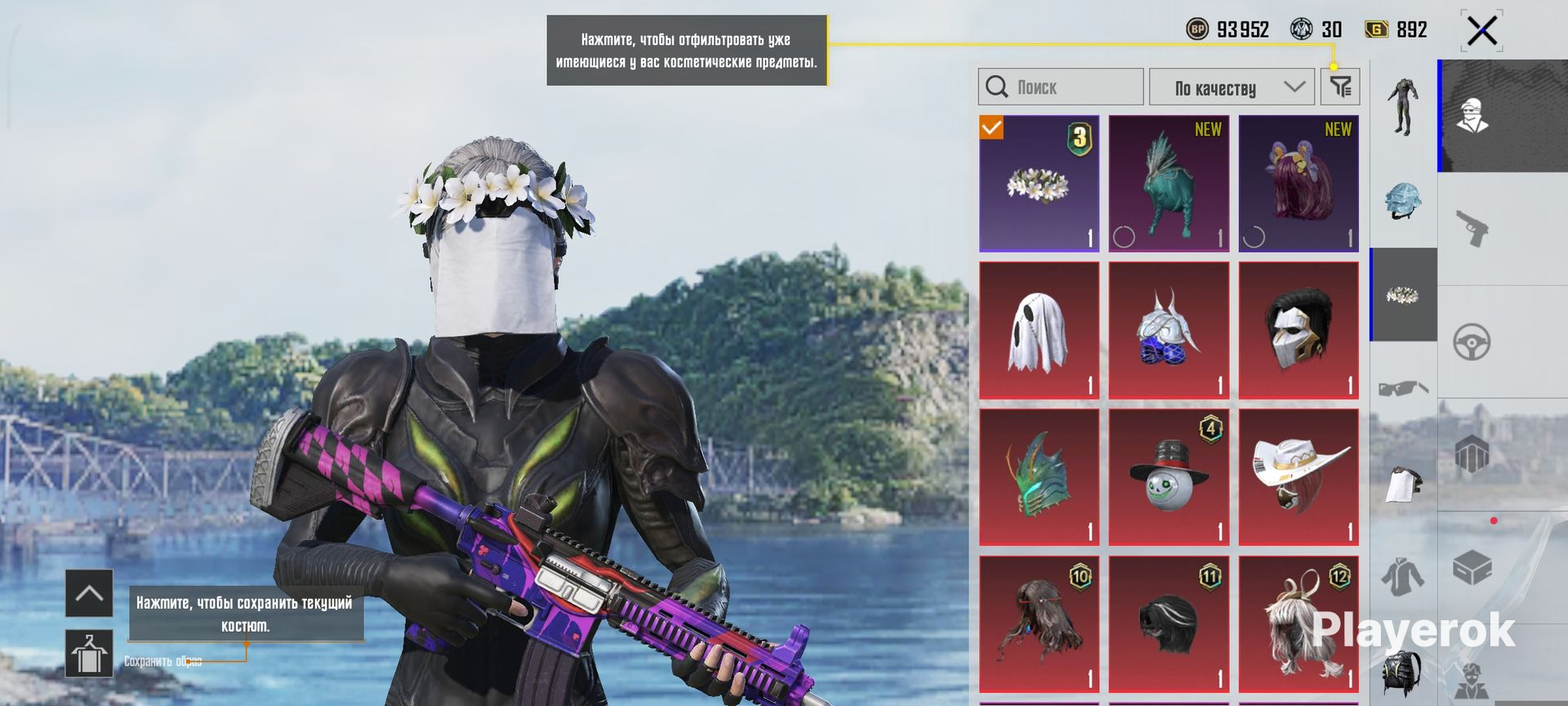Switch to the glasses category
The image size is (1568, 706).
(1403, 388)
